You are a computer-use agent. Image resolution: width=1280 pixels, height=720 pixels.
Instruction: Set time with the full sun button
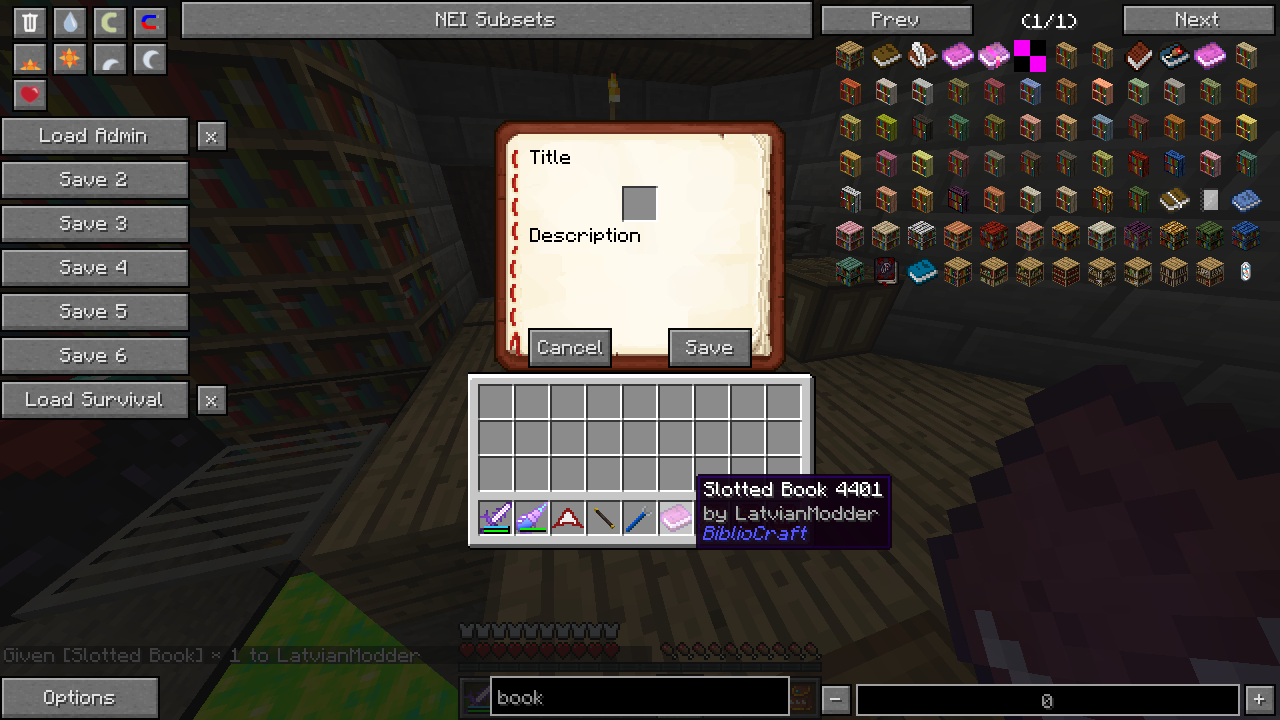tap(69, 59)
